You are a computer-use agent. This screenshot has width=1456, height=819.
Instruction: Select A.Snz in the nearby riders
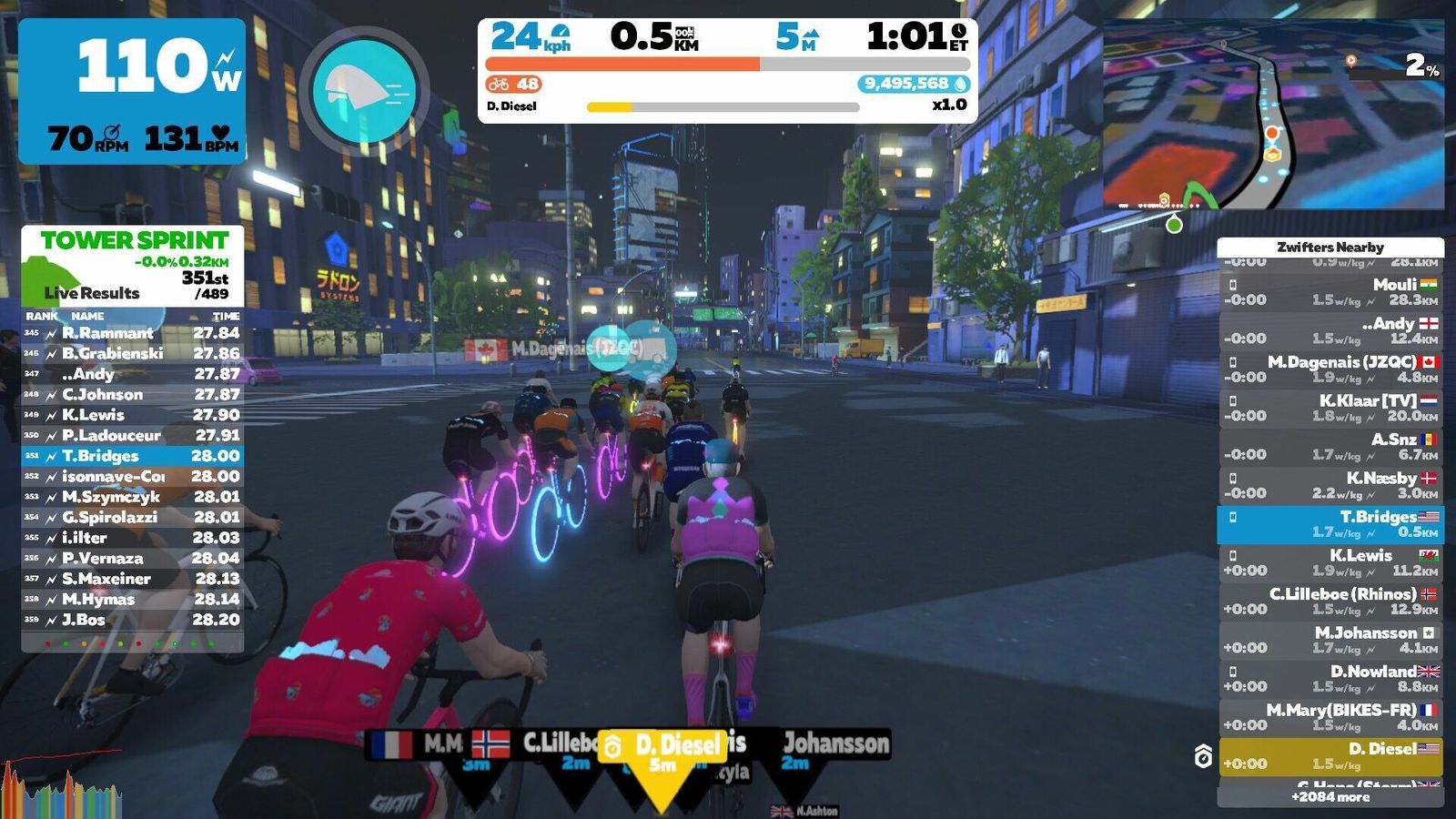pos(1330,447)
